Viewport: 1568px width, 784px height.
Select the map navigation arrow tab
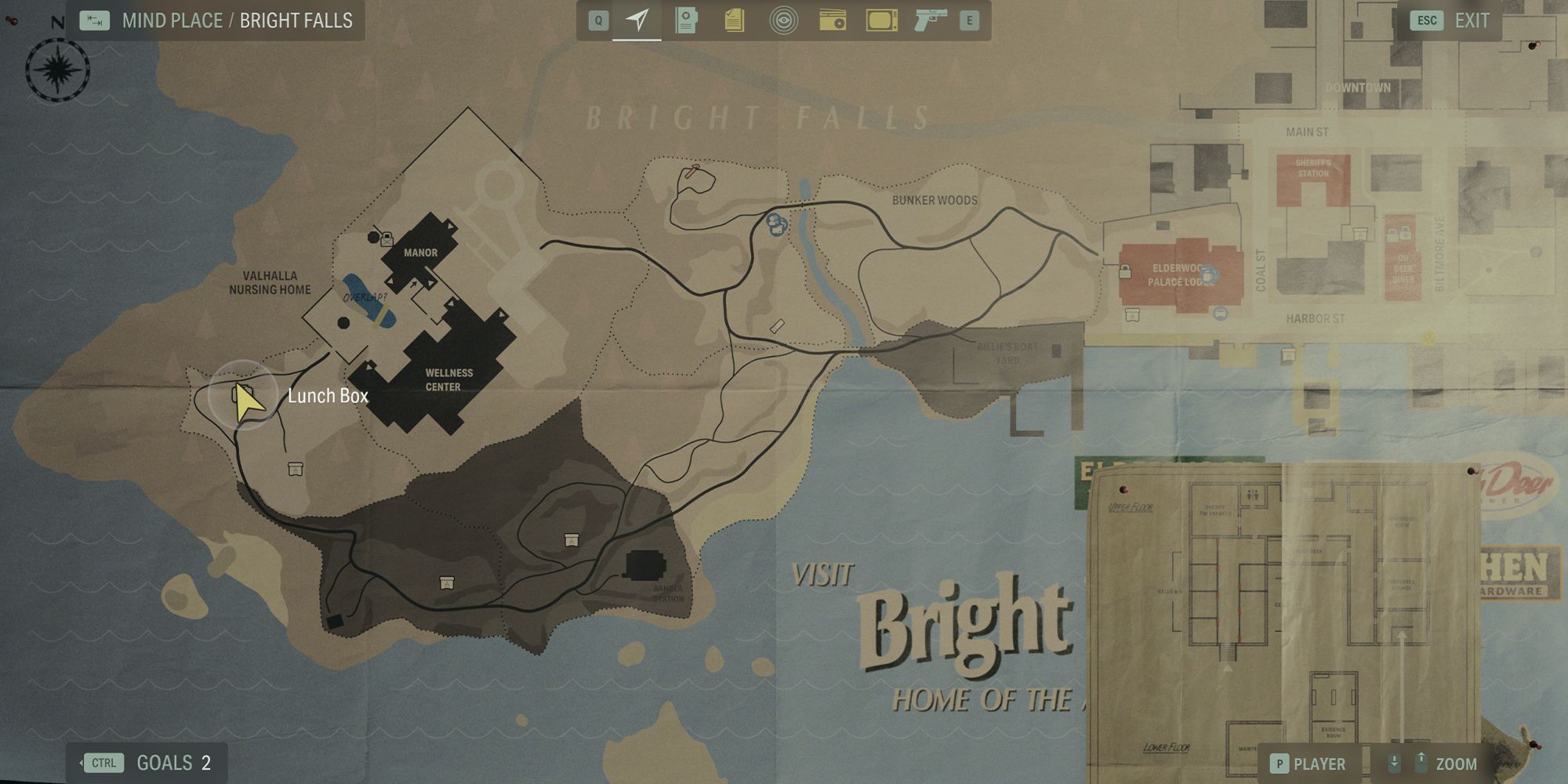pyautogui.click(x=637, y=20)
